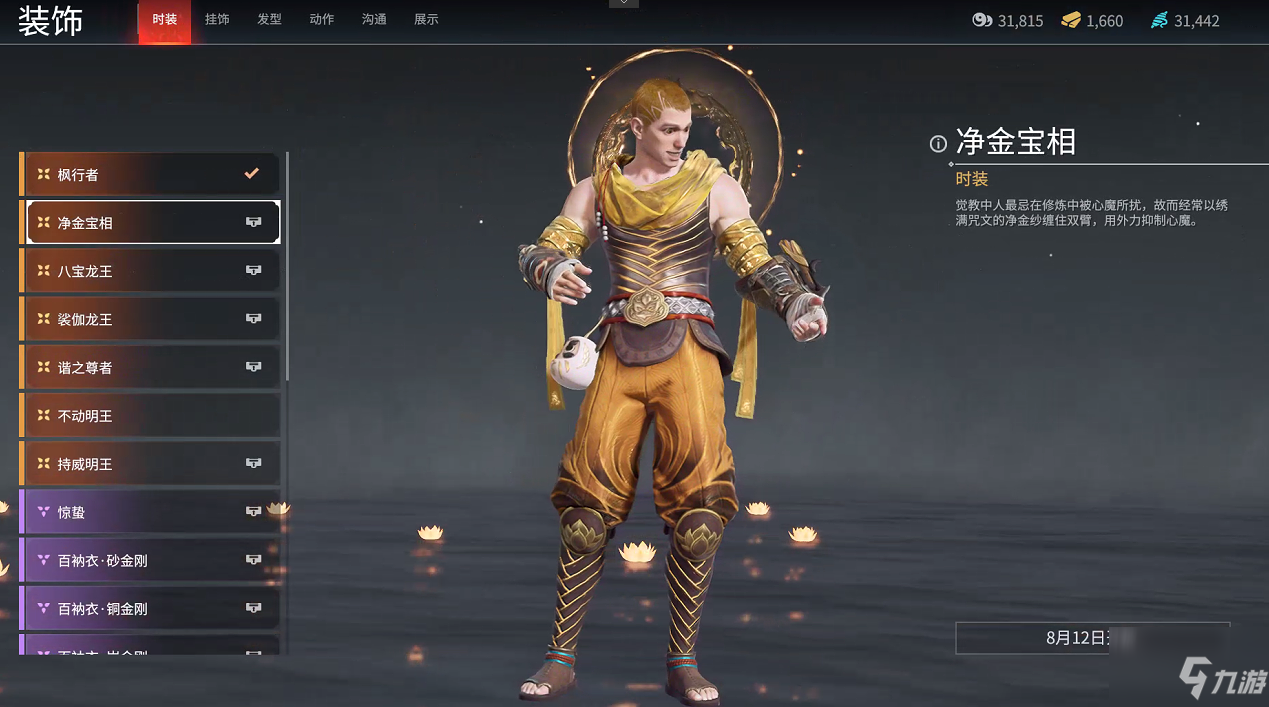Select the 枫行者 outfit
1269x707 pixels.
[150, 175]
